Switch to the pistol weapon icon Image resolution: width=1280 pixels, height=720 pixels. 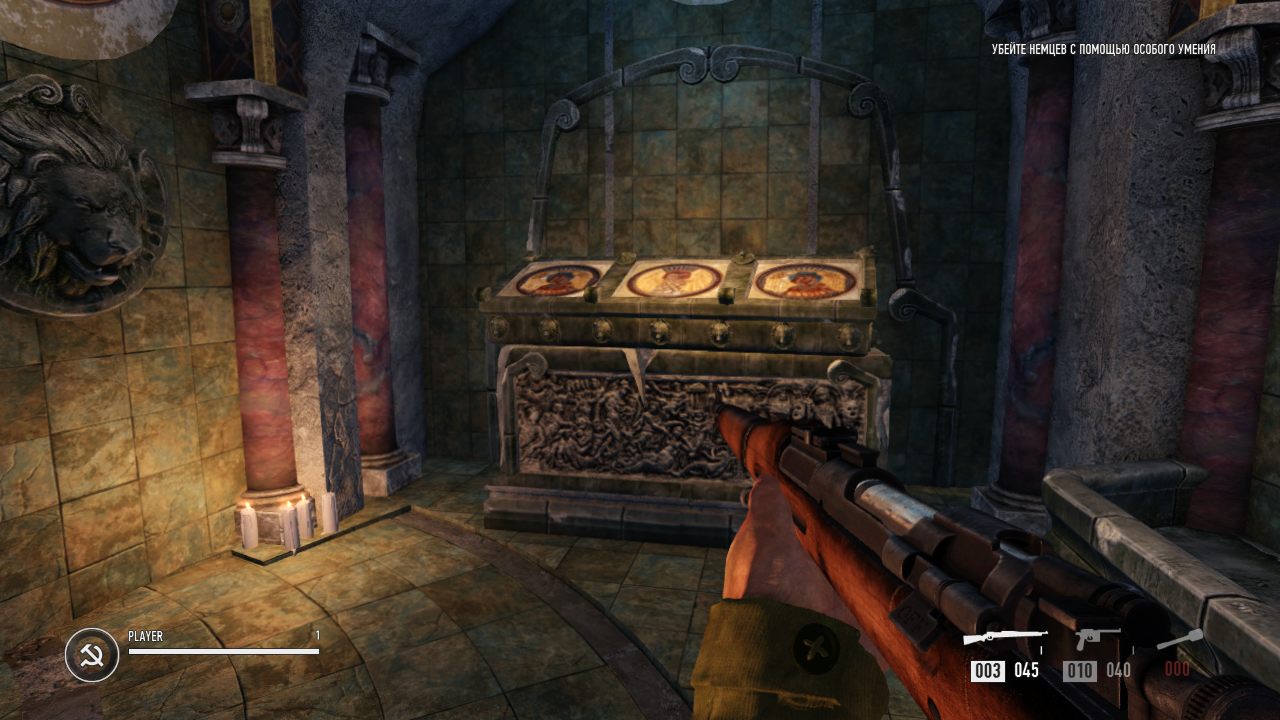1097,638
